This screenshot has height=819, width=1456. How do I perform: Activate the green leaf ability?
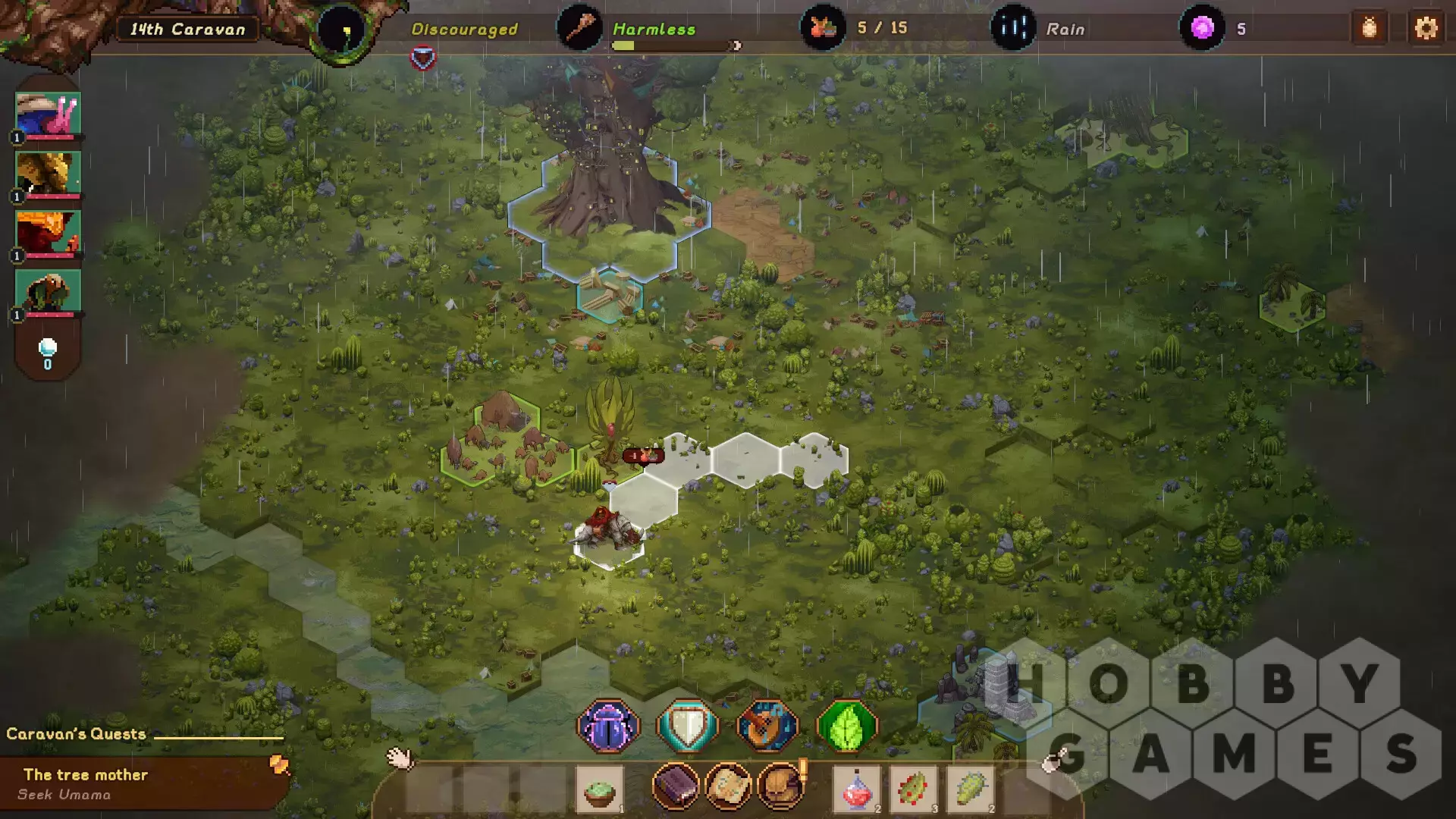coord(846,726)
